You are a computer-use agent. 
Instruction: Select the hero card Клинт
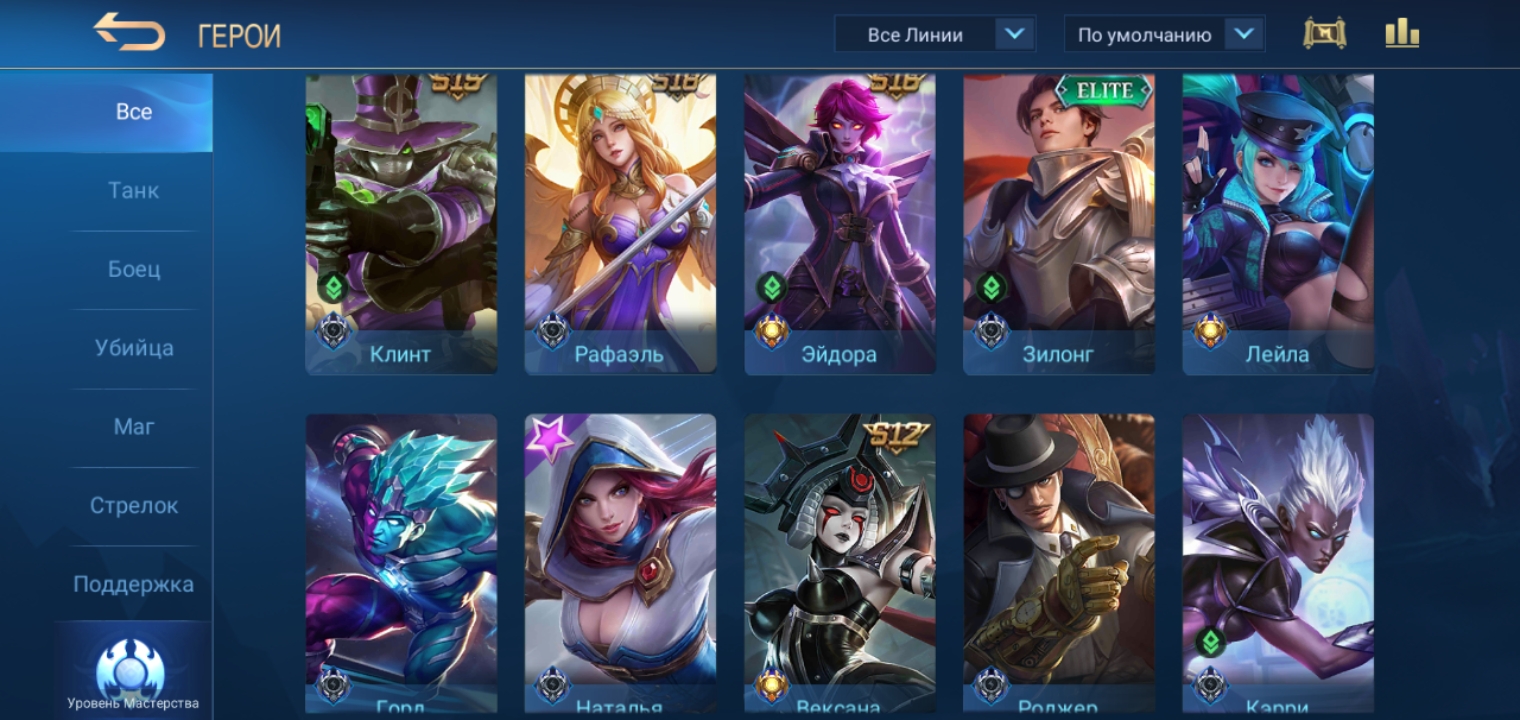pos(401,223)
